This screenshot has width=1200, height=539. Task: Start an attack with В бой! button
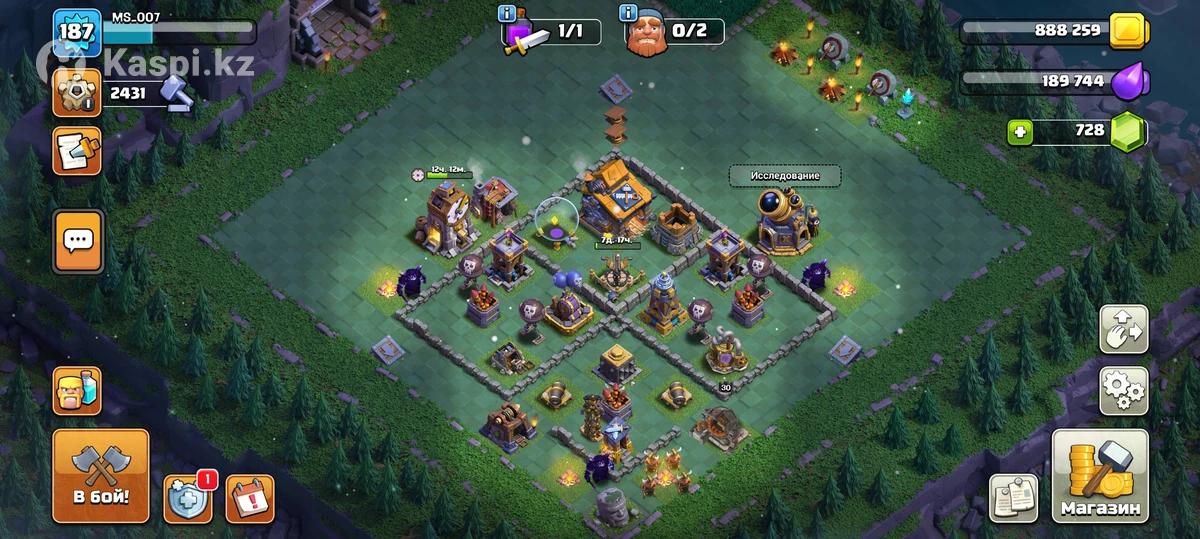tap(100, 475)
